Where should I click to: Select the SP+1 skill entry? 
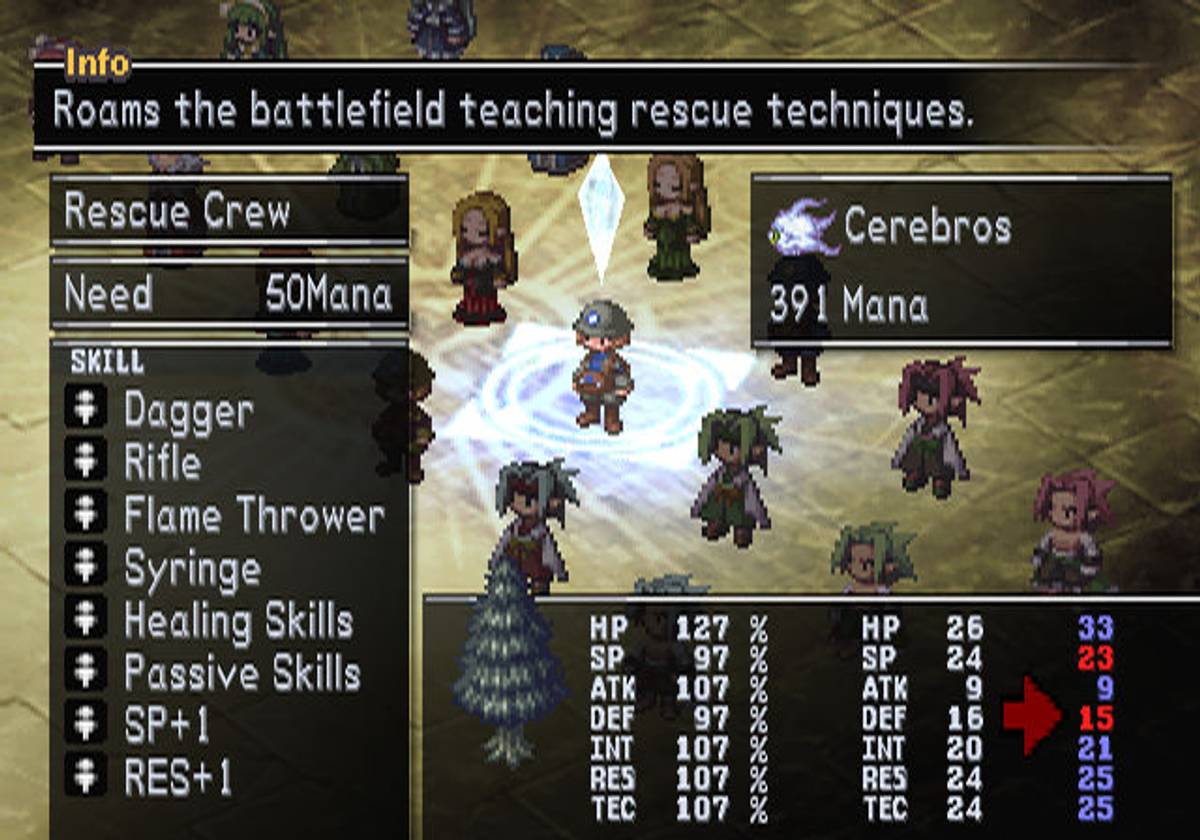coord(166,726)
